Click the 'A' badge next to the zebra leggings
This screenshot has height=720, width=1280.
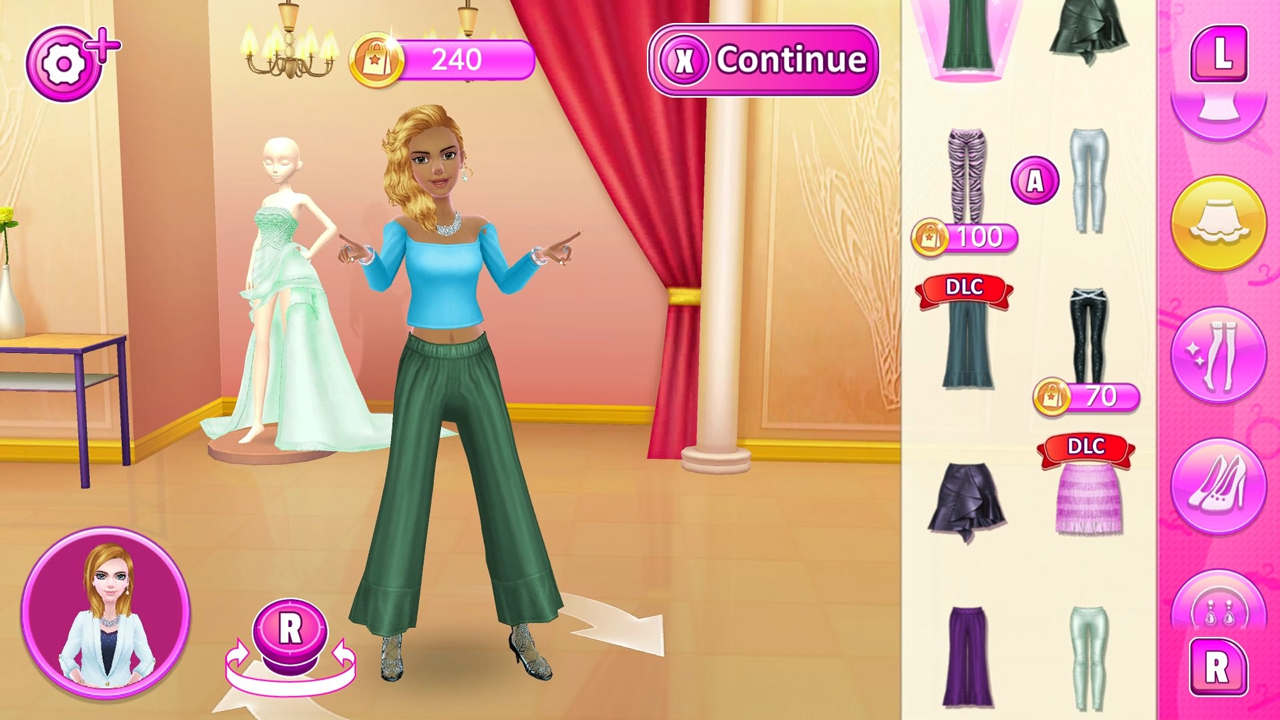1035,181
